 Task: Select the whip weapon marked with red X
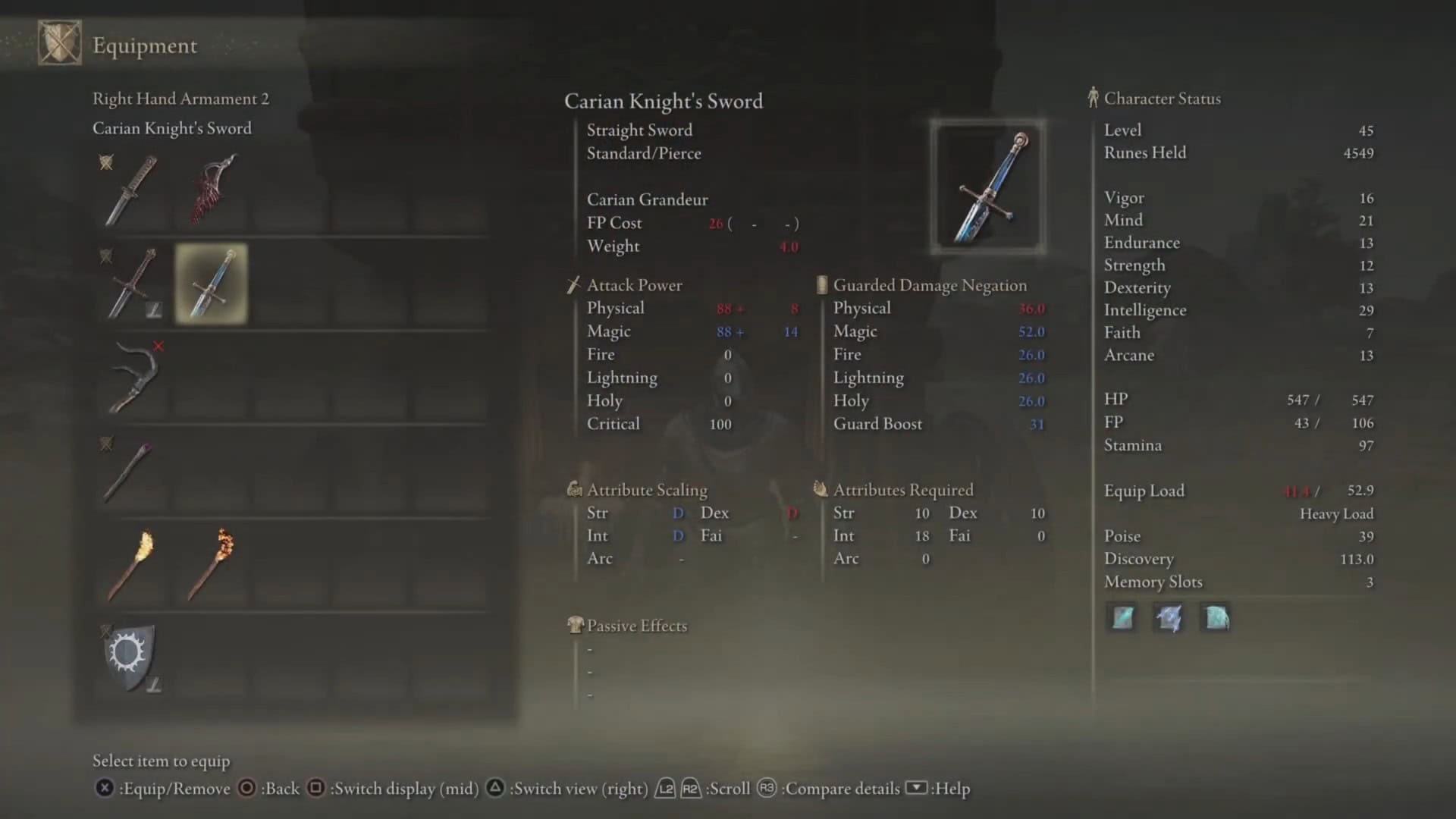tap(134, 375)
